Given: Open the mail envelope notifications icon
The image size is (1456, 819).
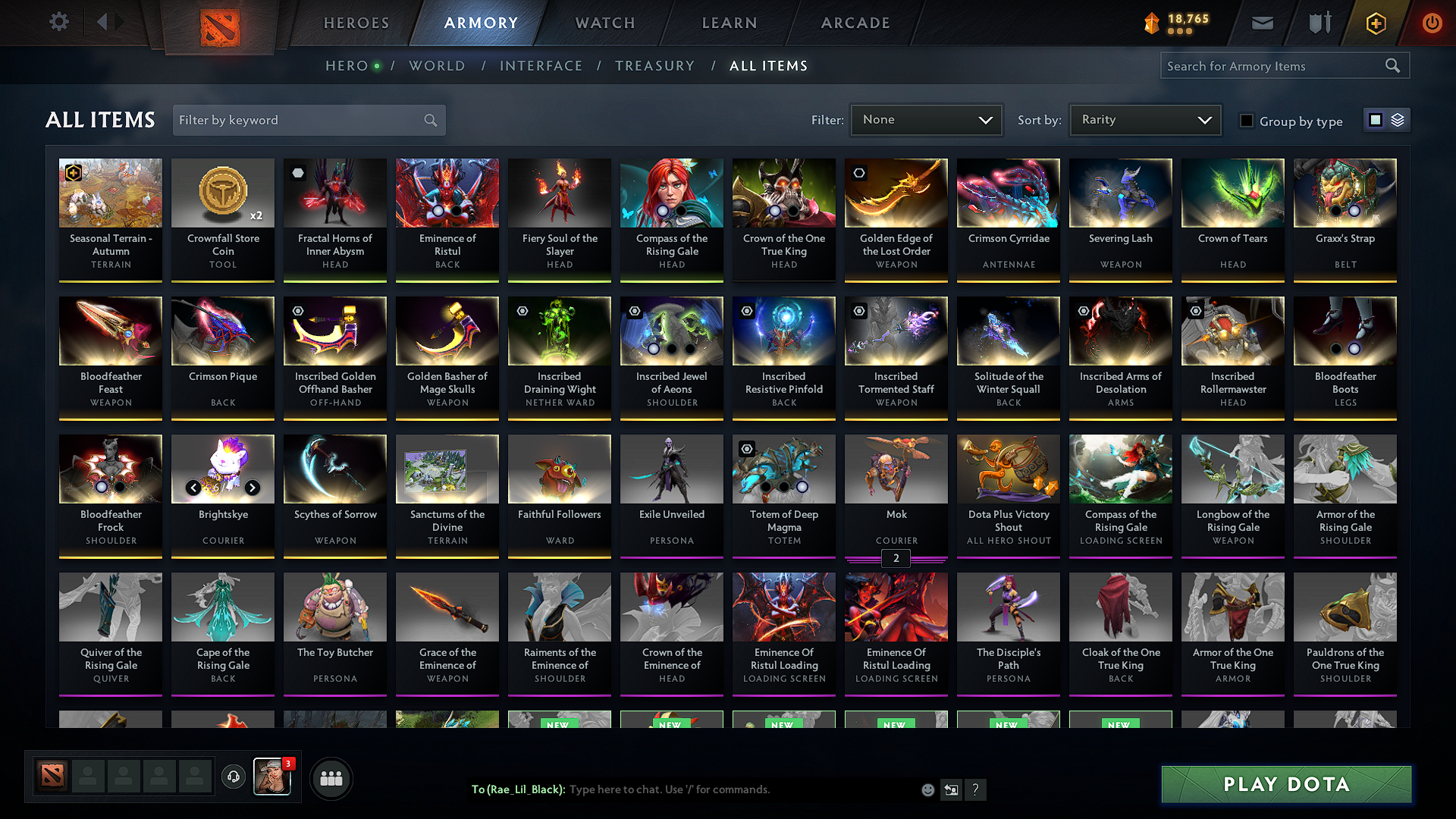Looking at the screenshot, I should coord(1261,23).
